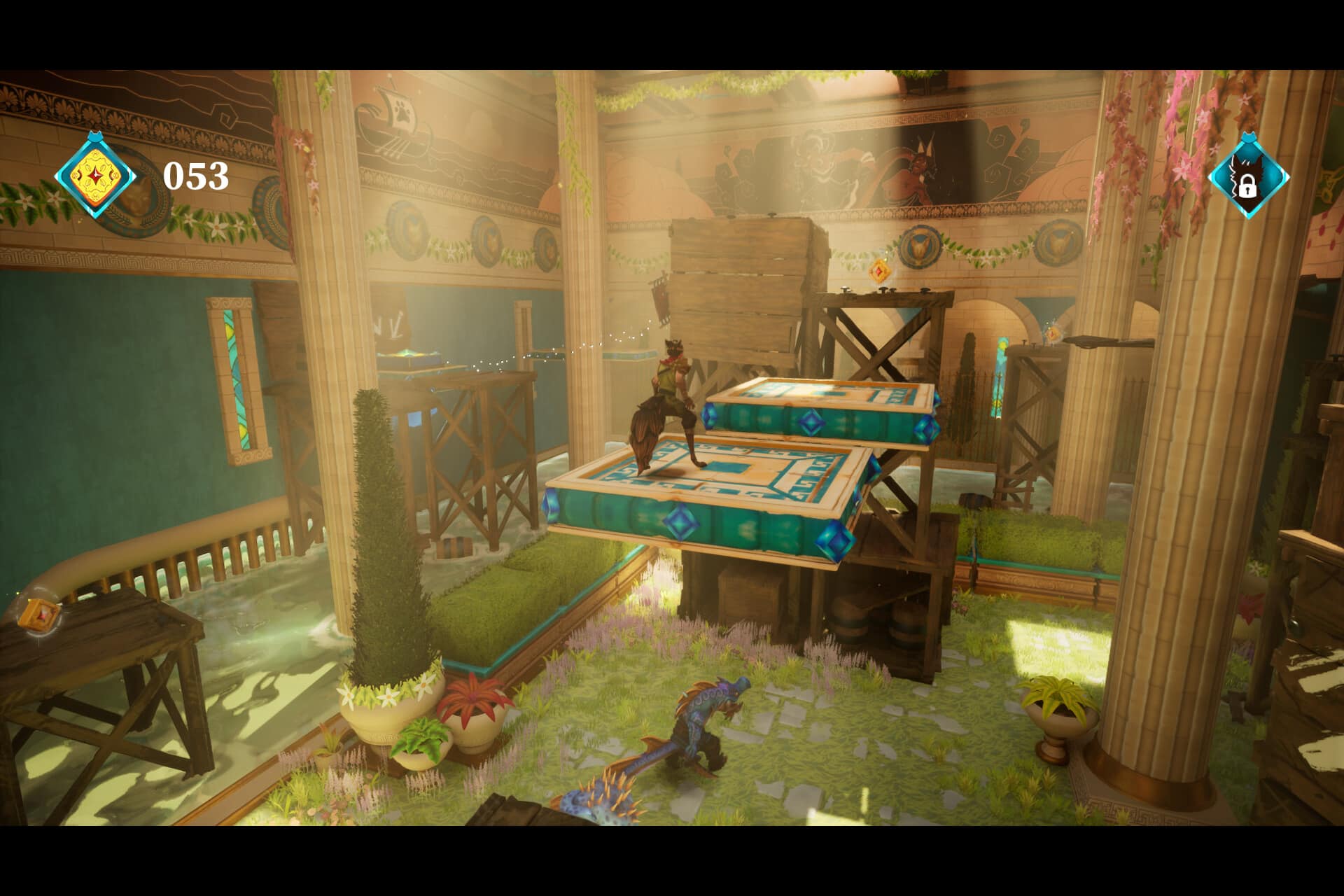
Task: Select the locked wolf character icon
Action: [1248, 178]
